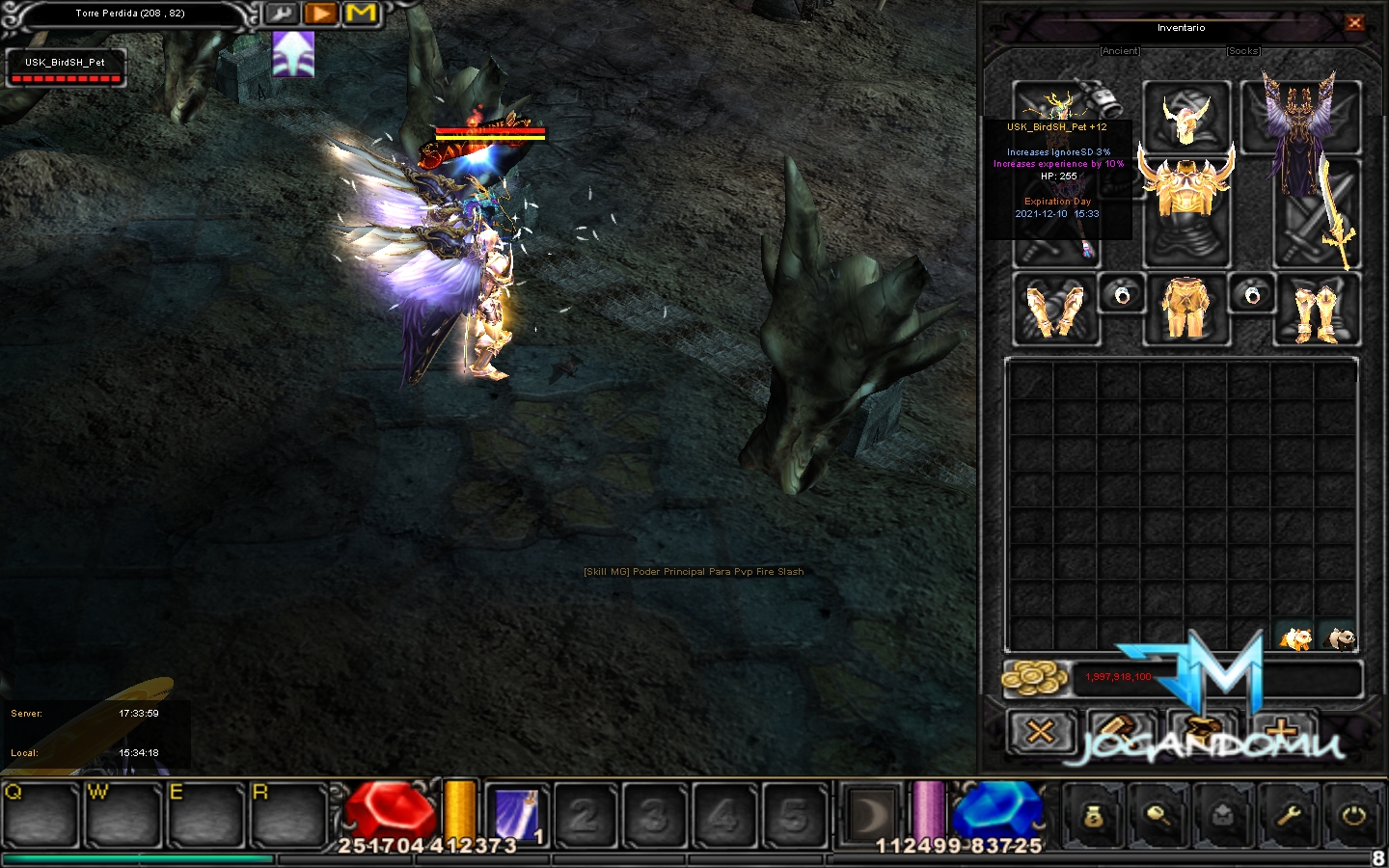
Task: Select the equipped golden gloves slot
Action: pos(1055,311)
